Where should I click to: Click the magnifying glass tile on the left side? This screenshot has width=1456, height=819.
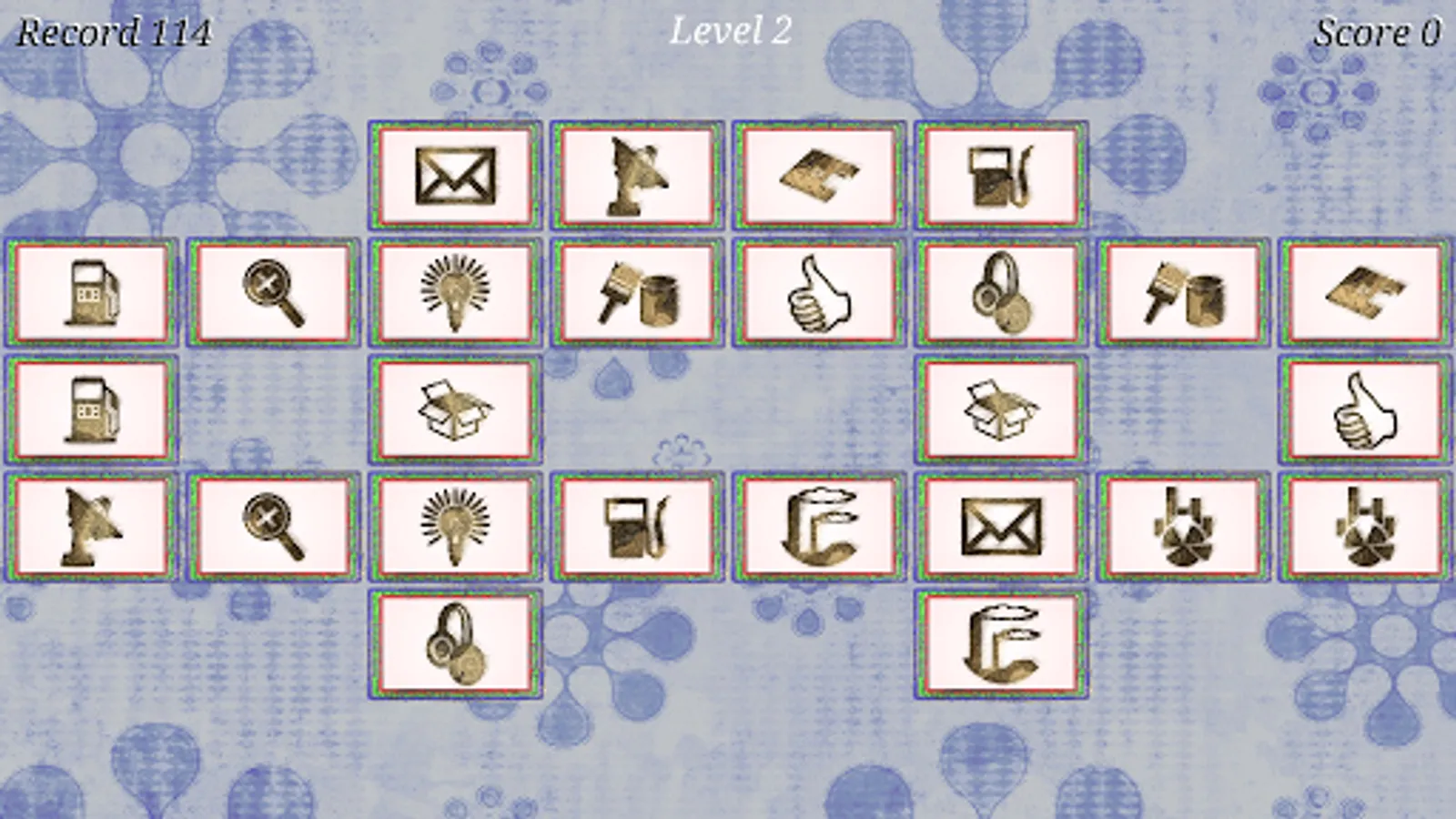[x=273, y=293]
